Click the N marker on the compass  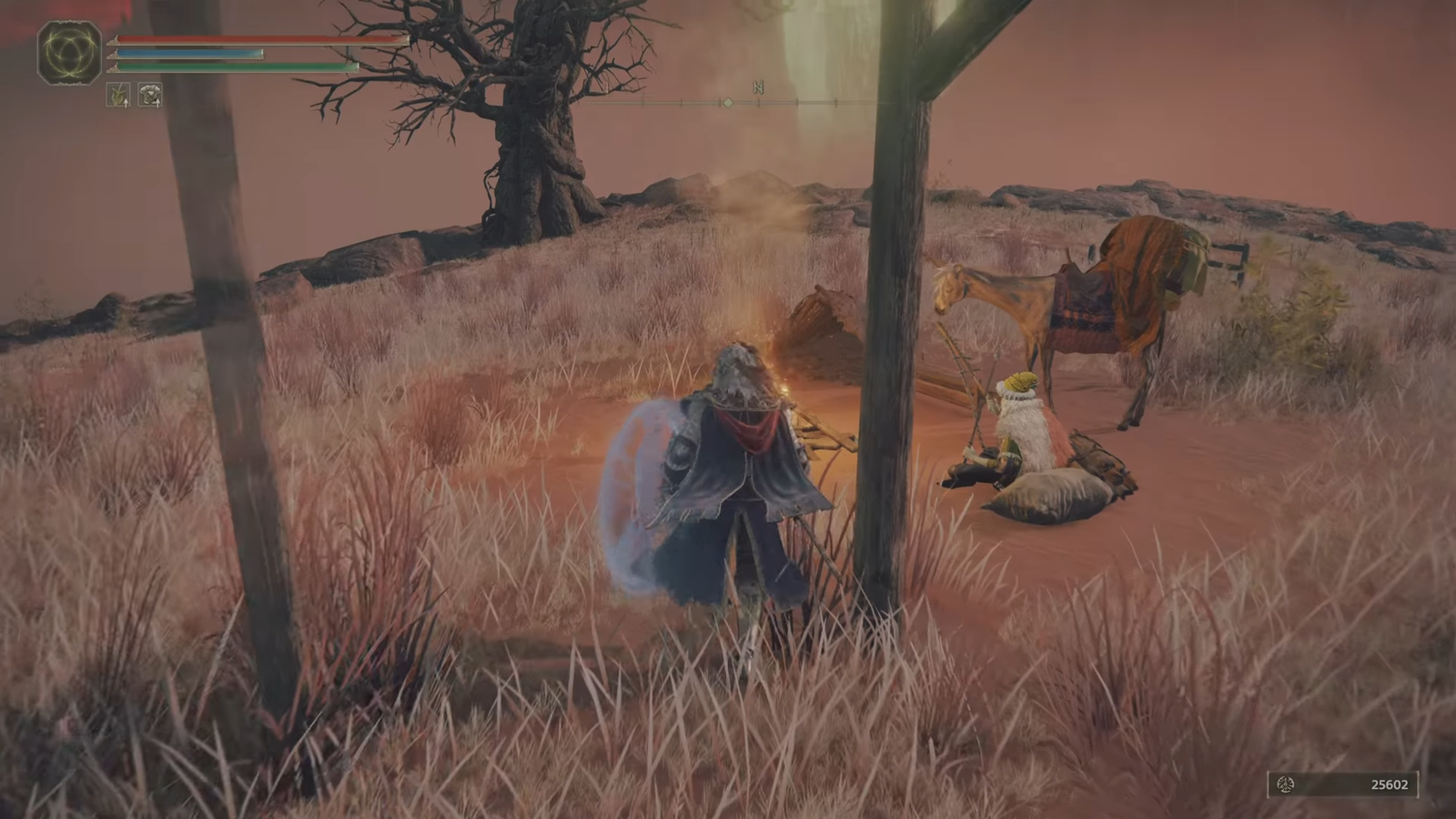pos(756,88)
